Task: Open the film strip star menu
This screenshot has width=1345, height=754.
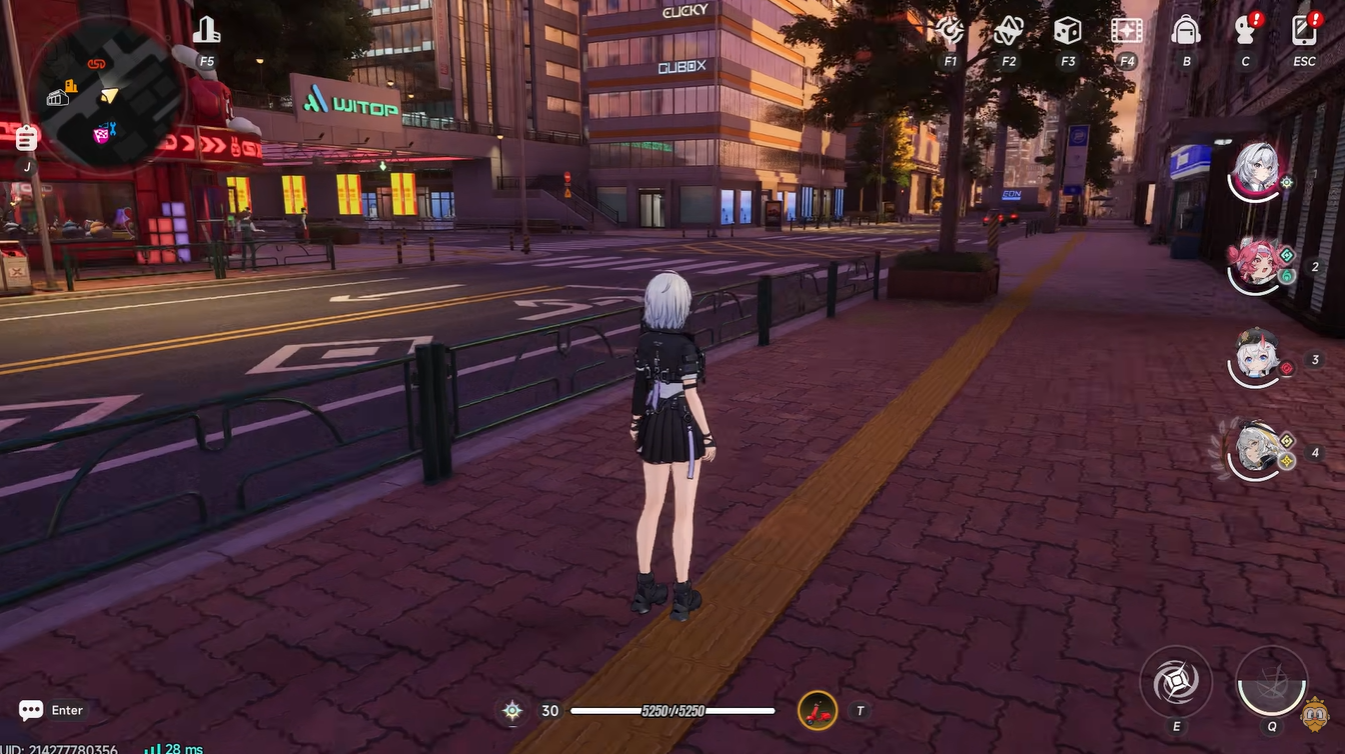Action: click(1127, 31)
